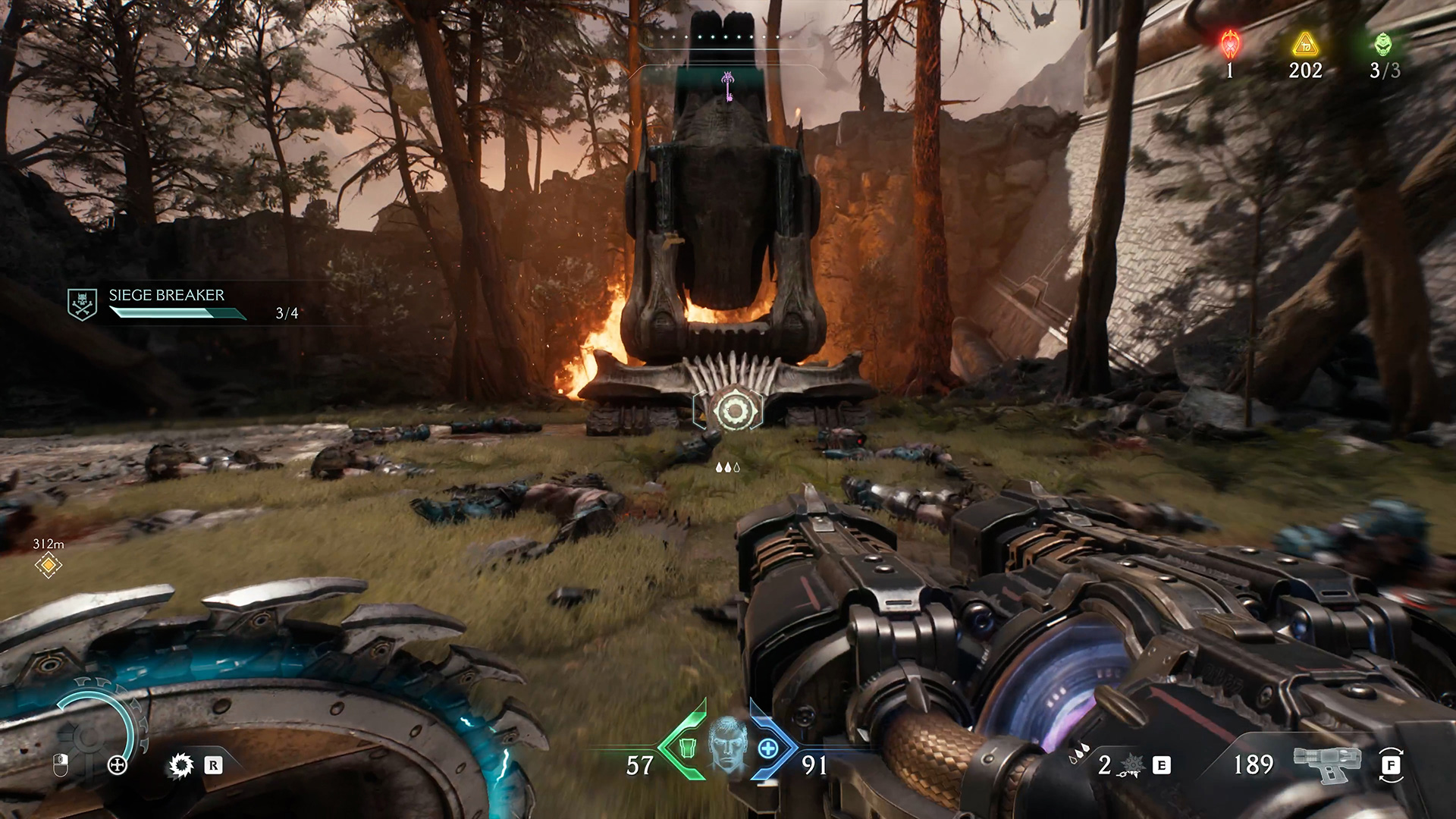Click the red life sigil icon

1229,45
